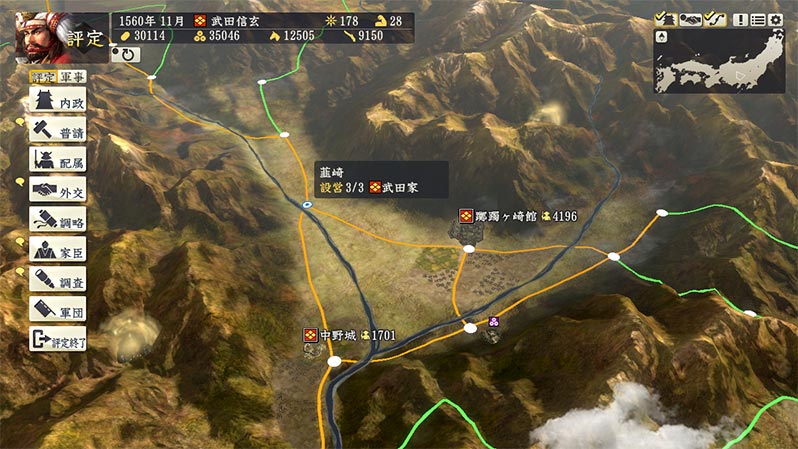
Task: Open the gear settings menu
Action: (776, 20)
